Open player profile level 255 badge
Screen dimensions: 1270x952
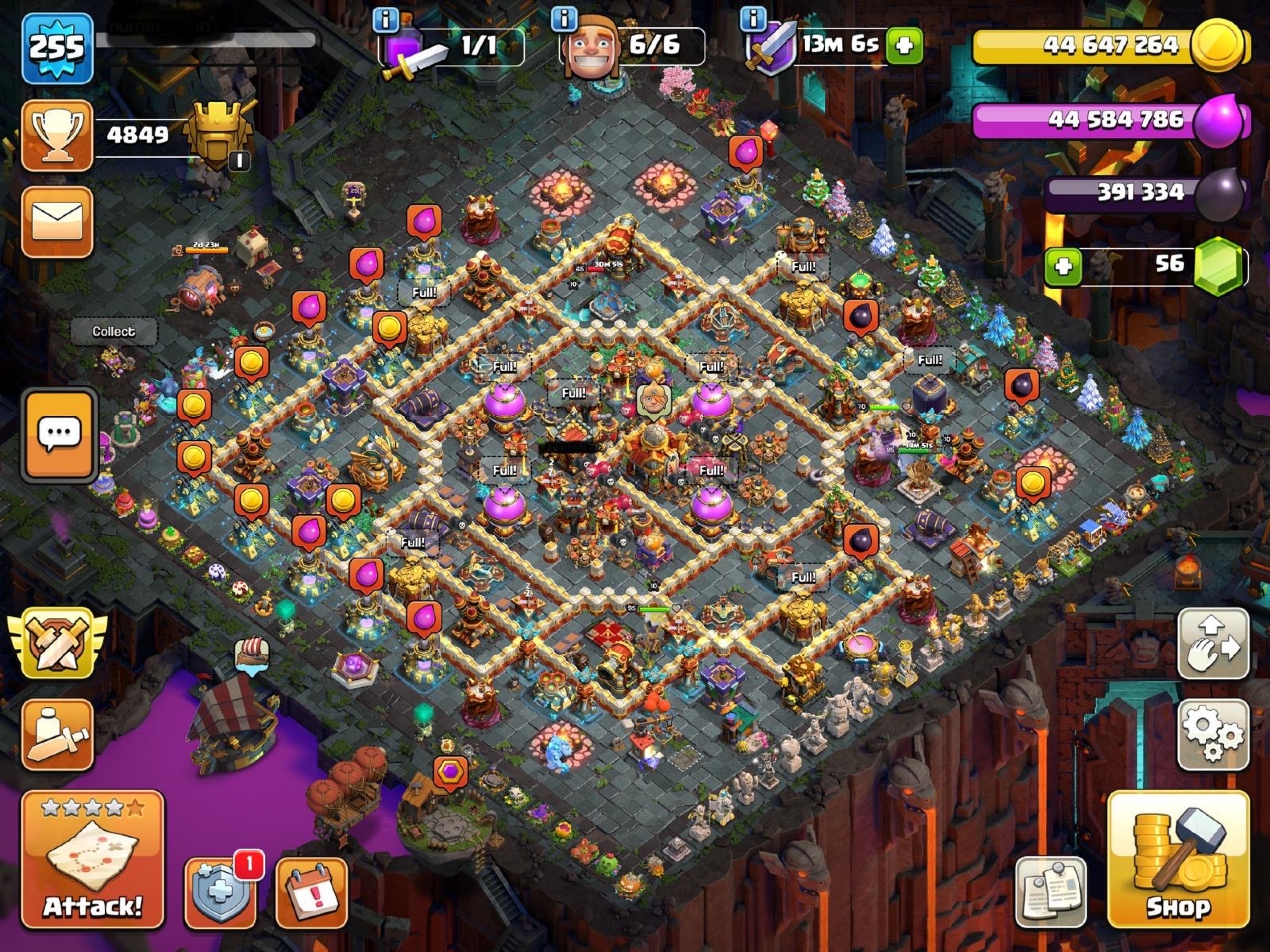click(58, 48)
